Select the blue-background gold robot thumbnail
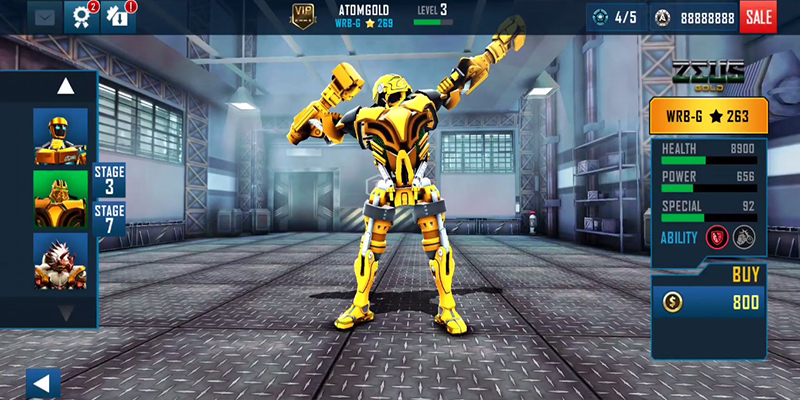The height and width of the screenshot is (400, 800). point(60,136)
